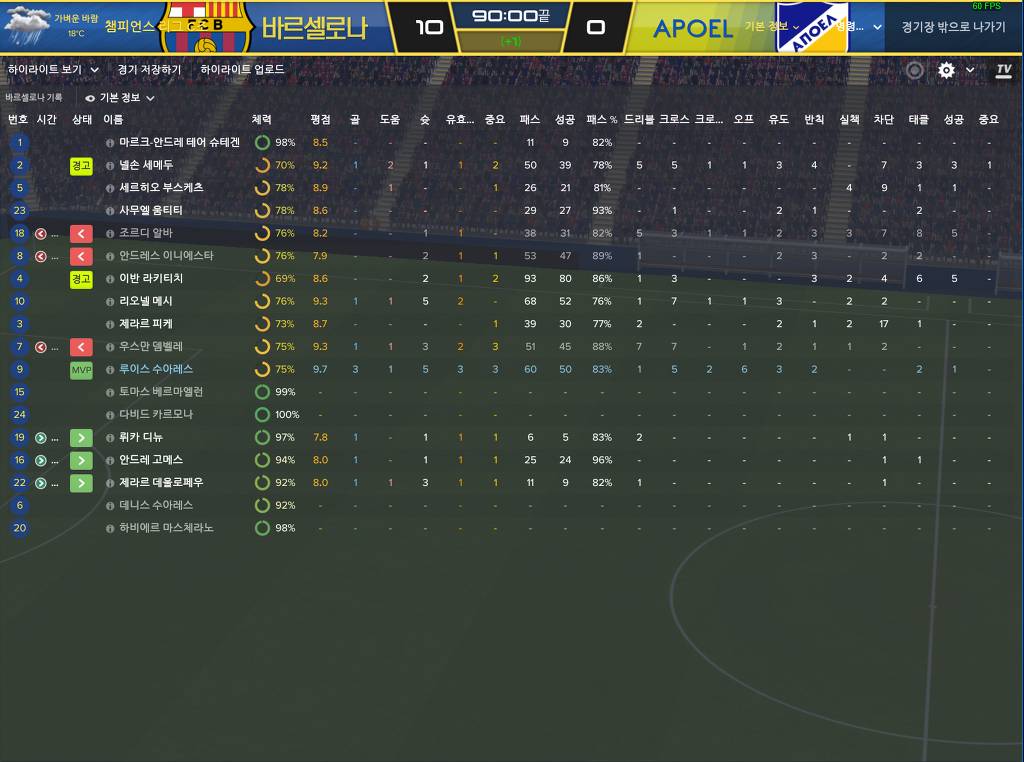Select the APOEL team name in scoreboard
The image size is (1024, 762).
693,28
